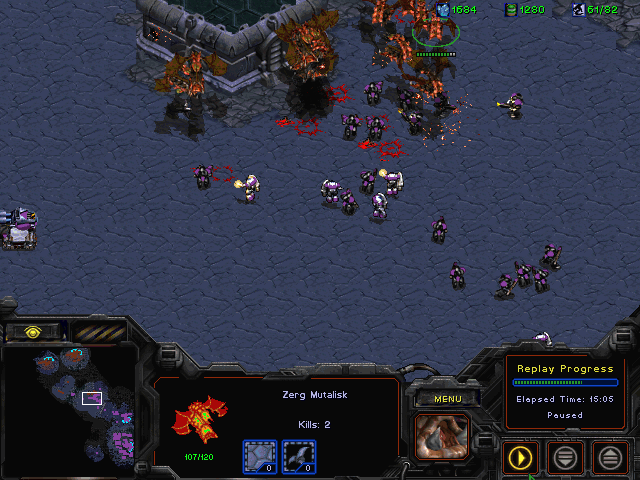Slow down replay with the middle speed button
The width and height of the screenshot is (640, 480).
[x=565, y=458]
